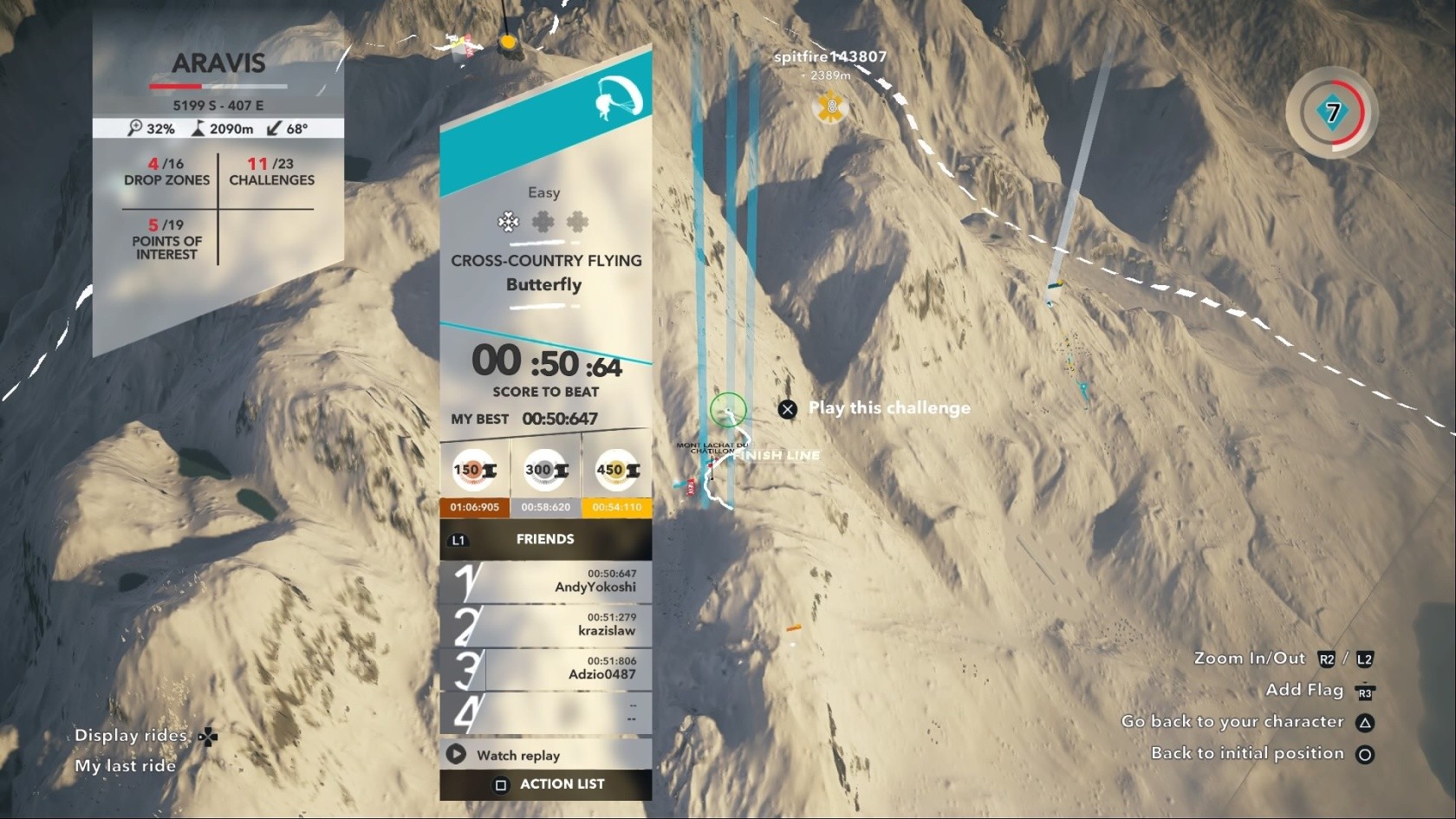Watch replay of the Butterfly challenge

click(518, 755)
